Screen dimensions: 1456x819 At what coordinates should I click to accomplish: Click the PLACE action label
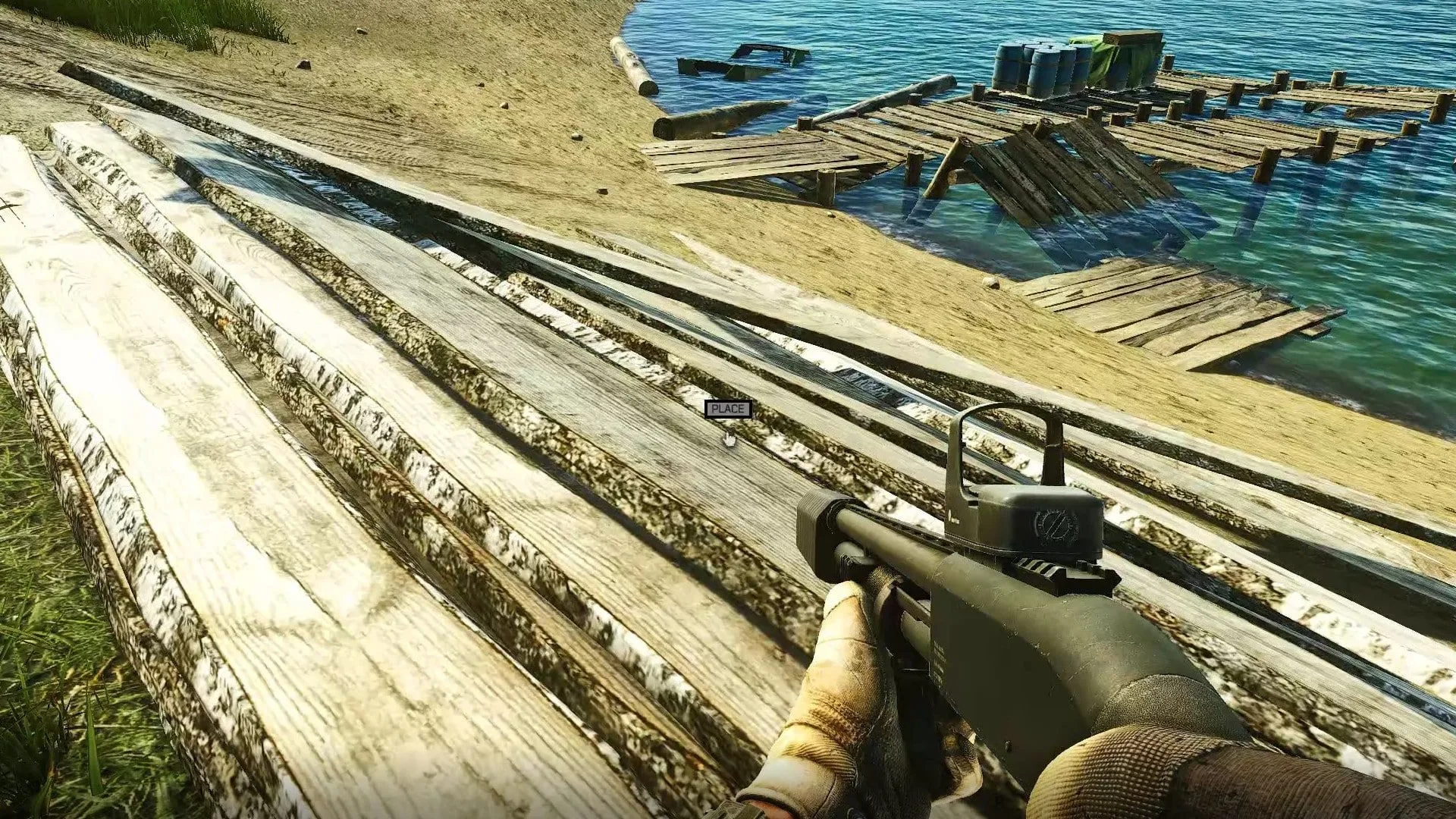pos(728,409)
